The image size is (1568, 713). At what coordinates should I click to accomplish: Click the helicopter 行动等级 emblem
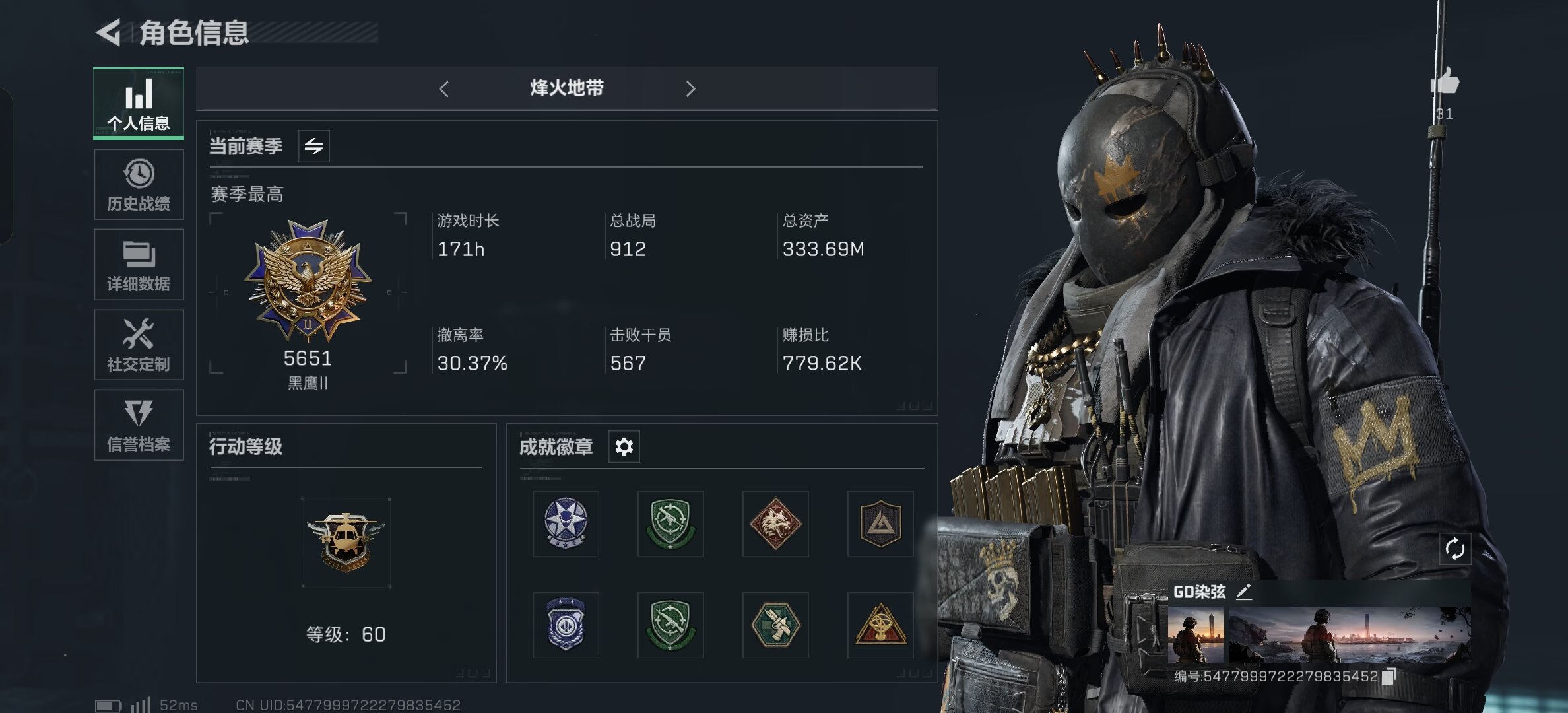pyautogui.click(x=346, y=543)
